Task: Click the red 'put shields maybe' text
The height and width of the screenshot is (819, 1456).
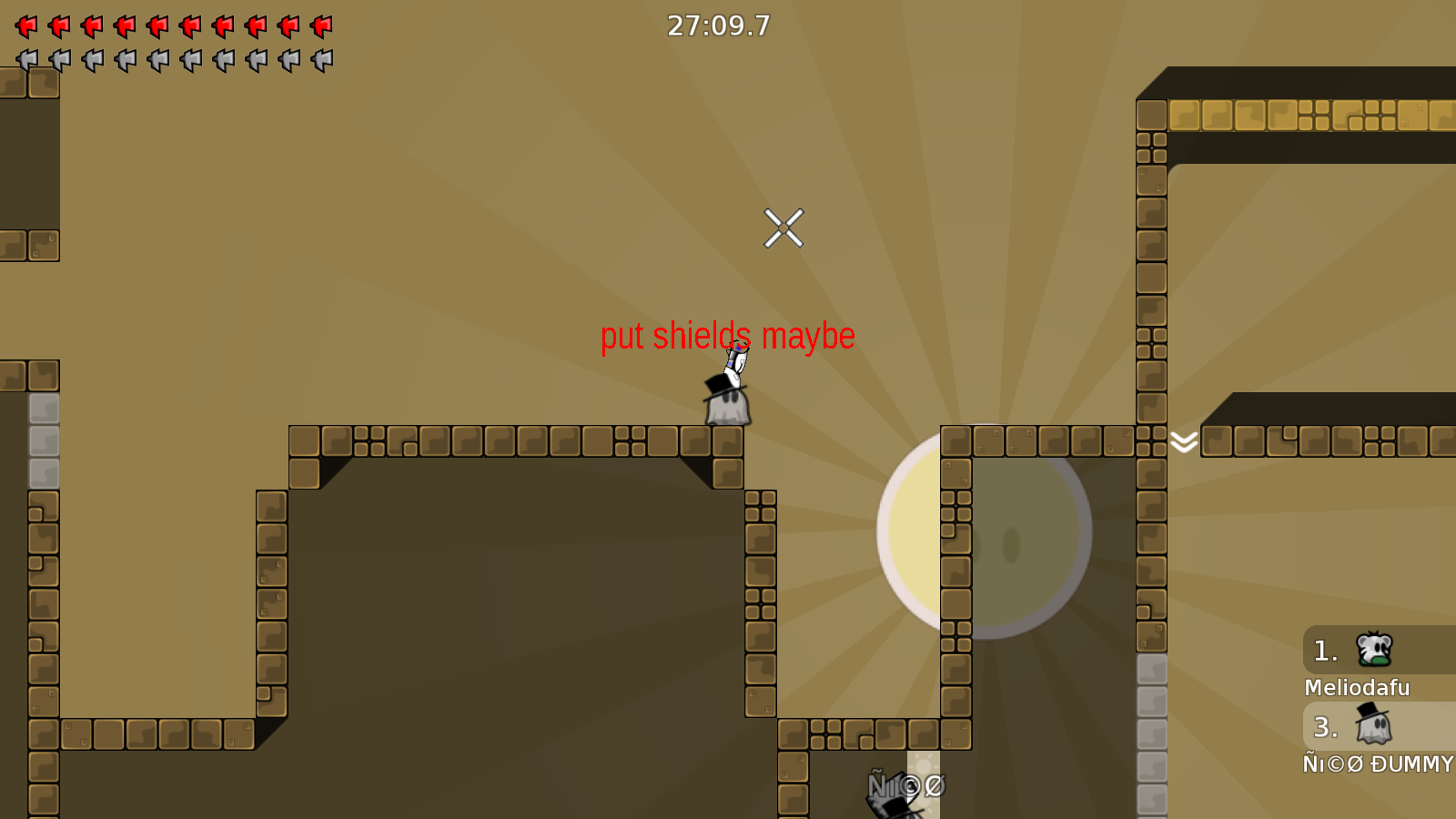Action: [728, 336]
